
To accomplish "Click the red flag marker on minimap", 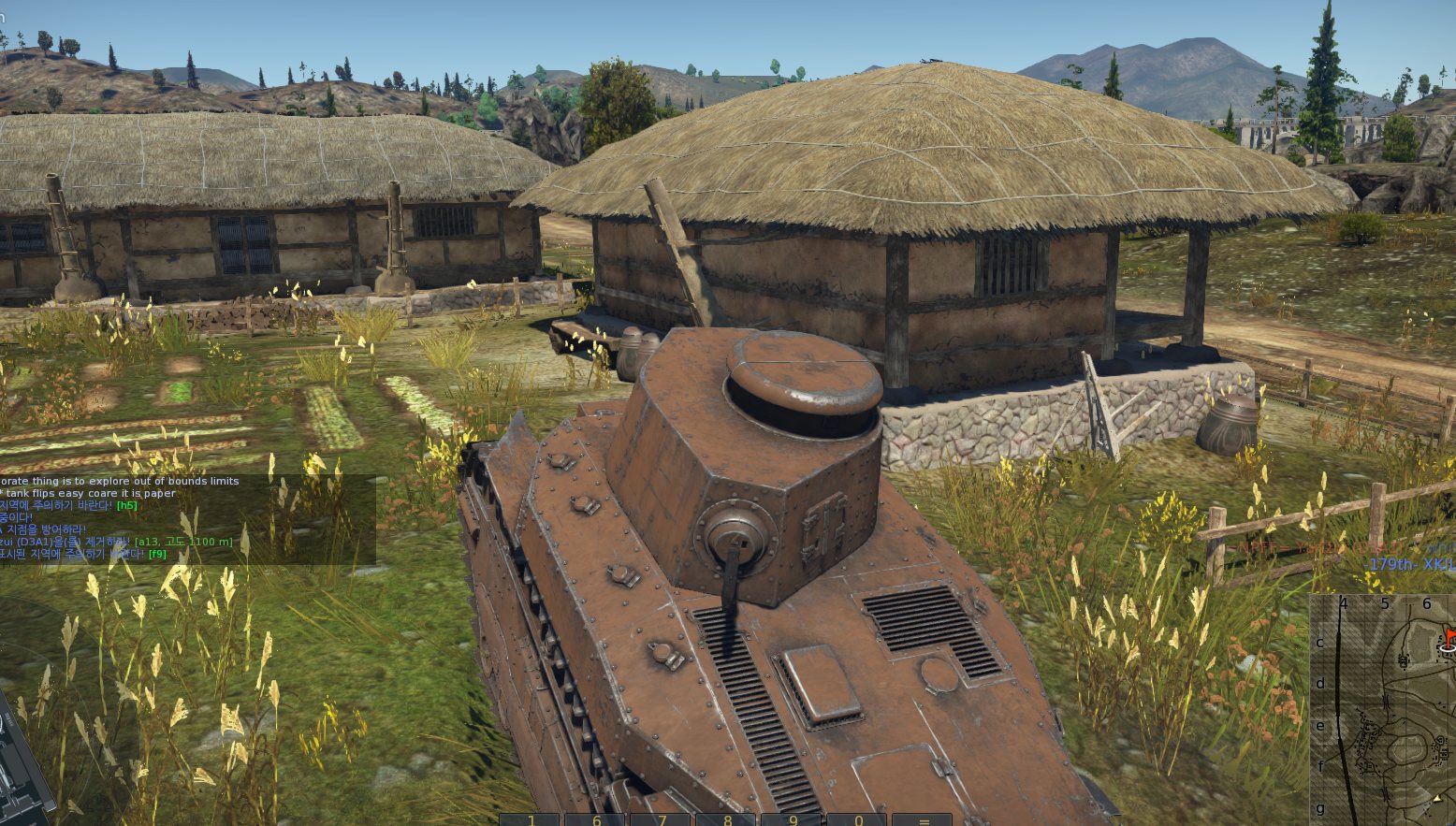I will pos(1449,636).
